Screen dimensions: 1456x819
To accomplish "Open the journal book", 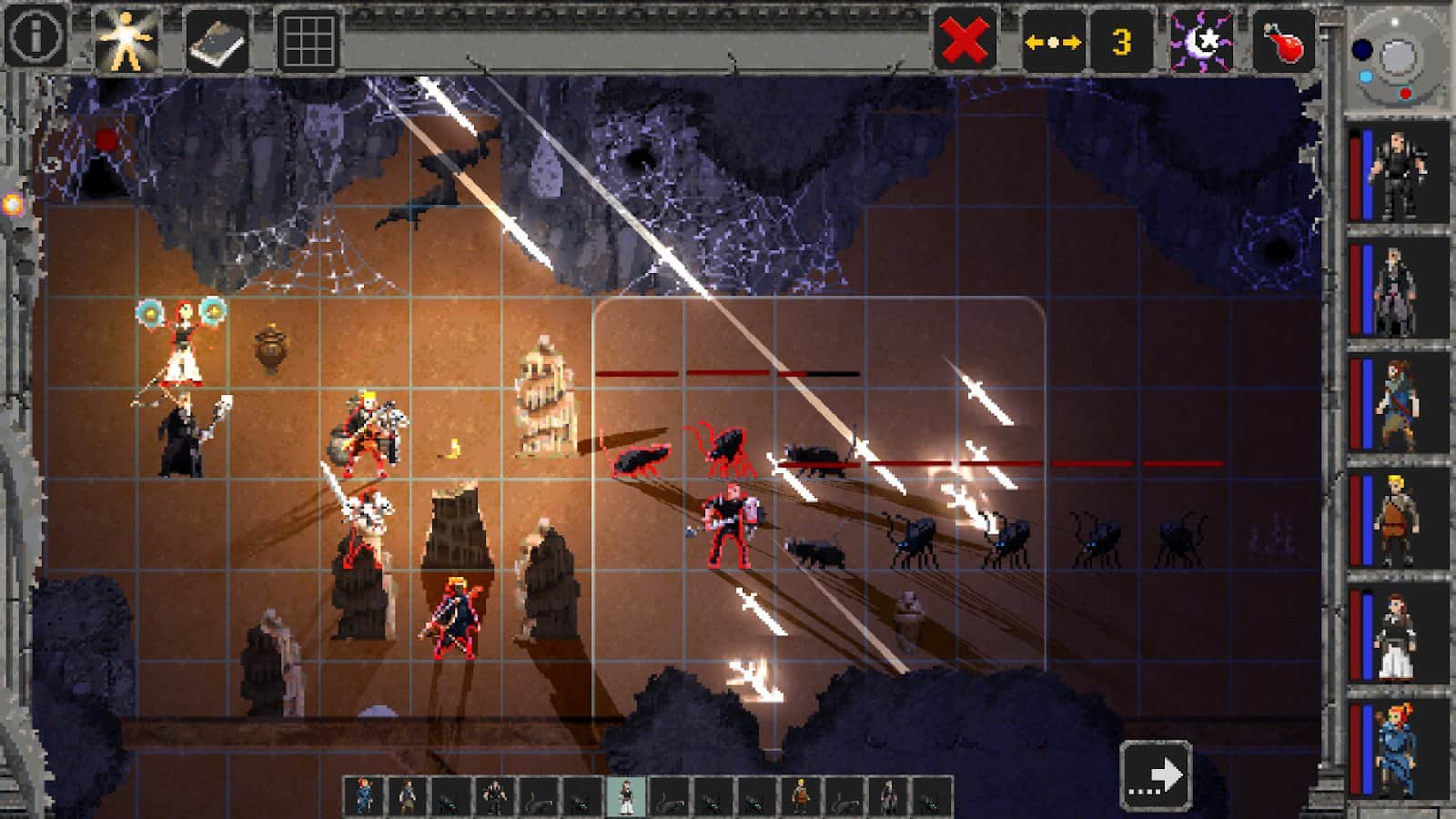I will pyautogui.click(x=217, y=40).
